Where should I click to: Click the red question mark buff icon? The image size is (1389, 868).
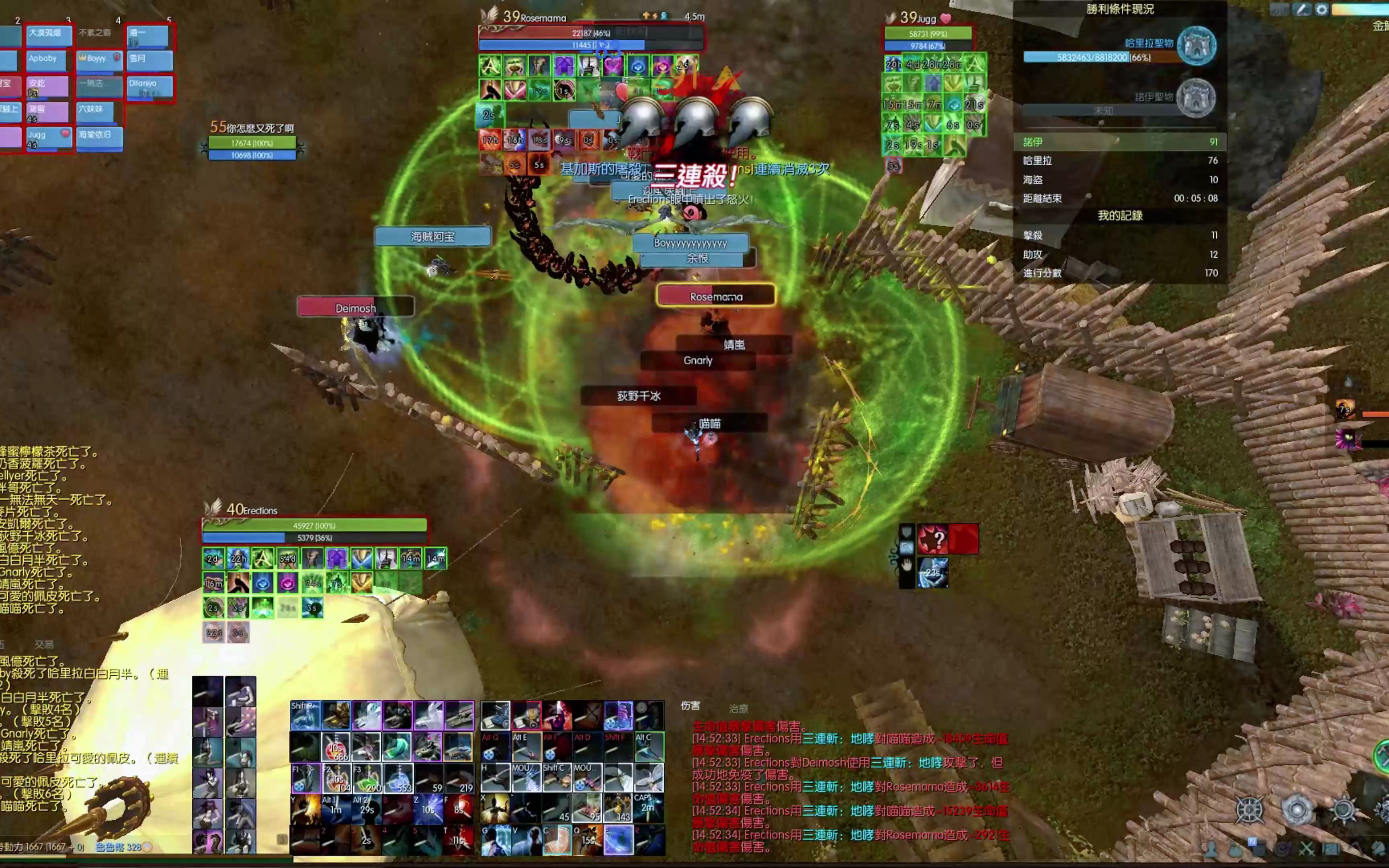(932, 539)
